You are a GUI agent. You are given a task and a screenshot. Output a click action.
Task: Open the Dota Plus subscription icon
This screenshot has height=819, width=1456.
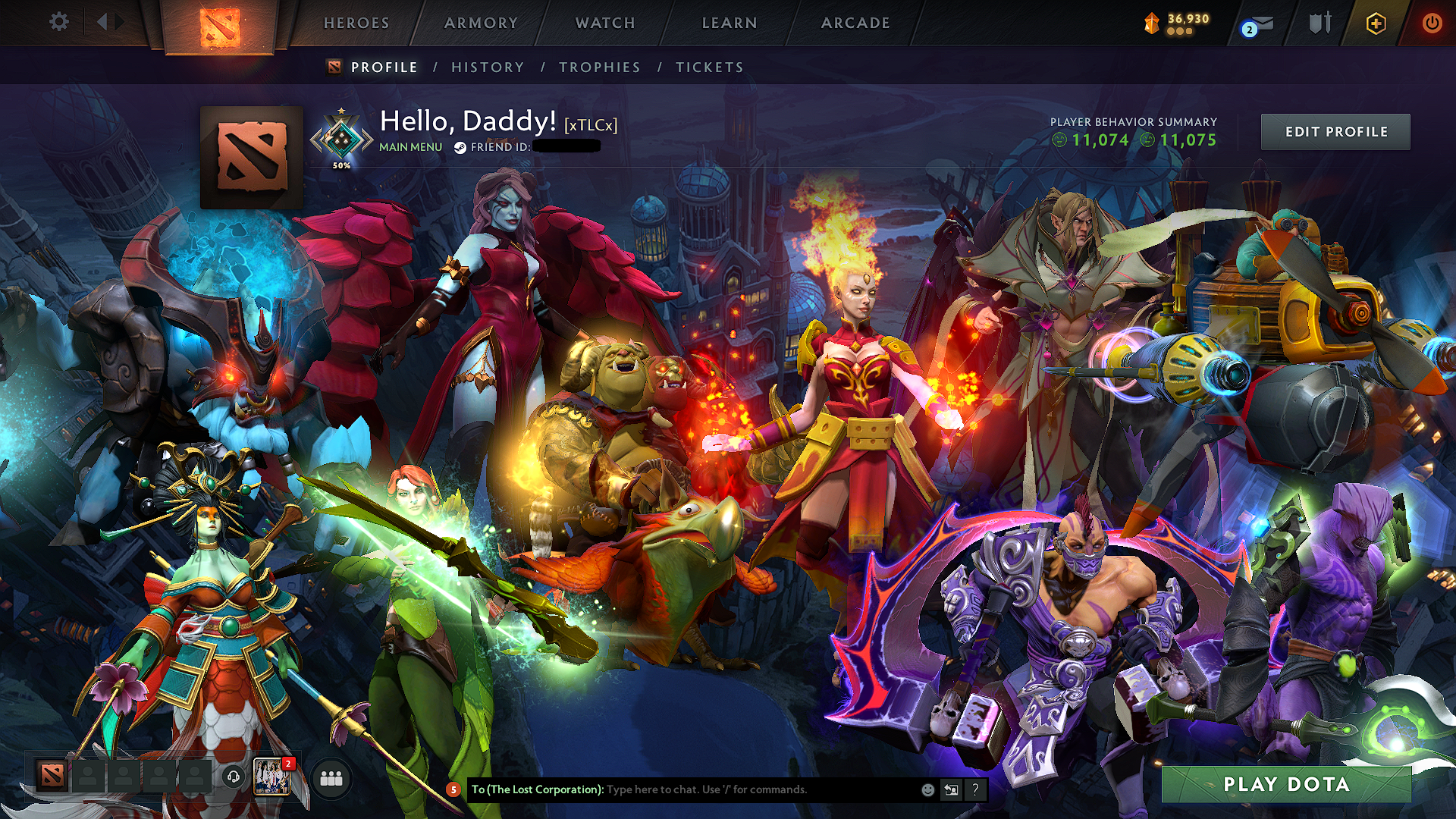tap(1378, 24)
